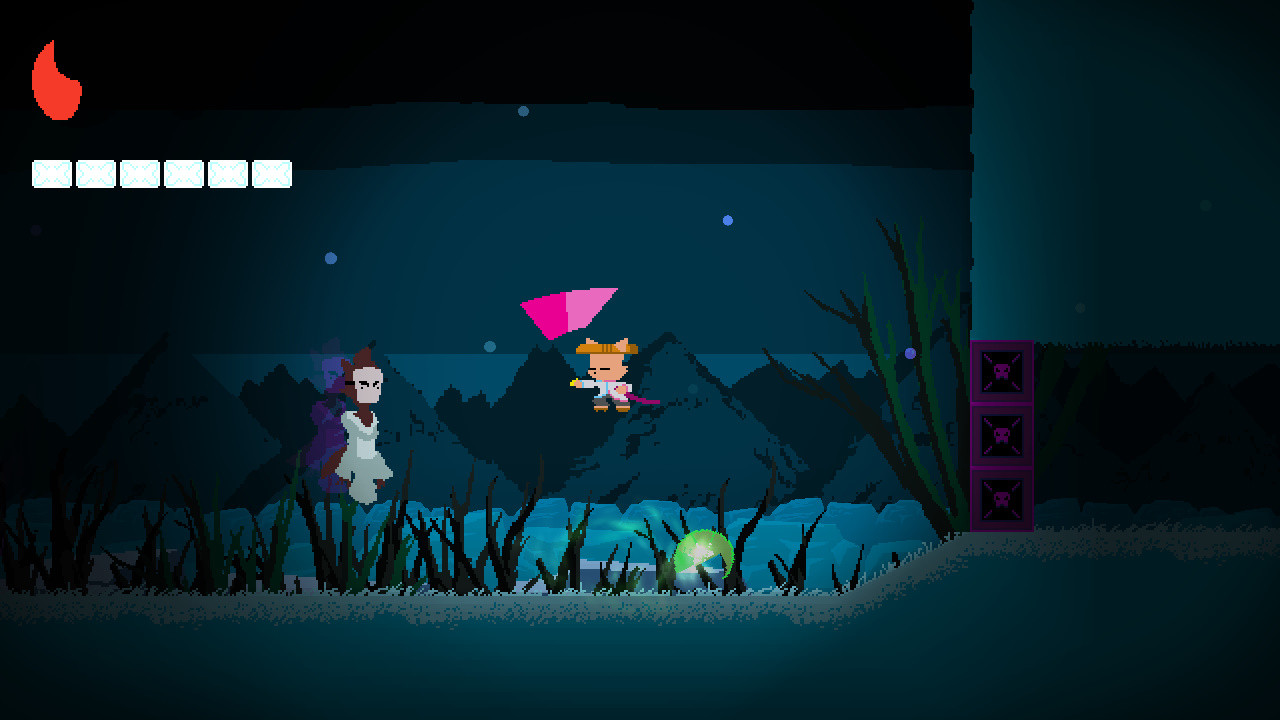Click the last white energy slot icon
1280x720 pixels.
270,173
